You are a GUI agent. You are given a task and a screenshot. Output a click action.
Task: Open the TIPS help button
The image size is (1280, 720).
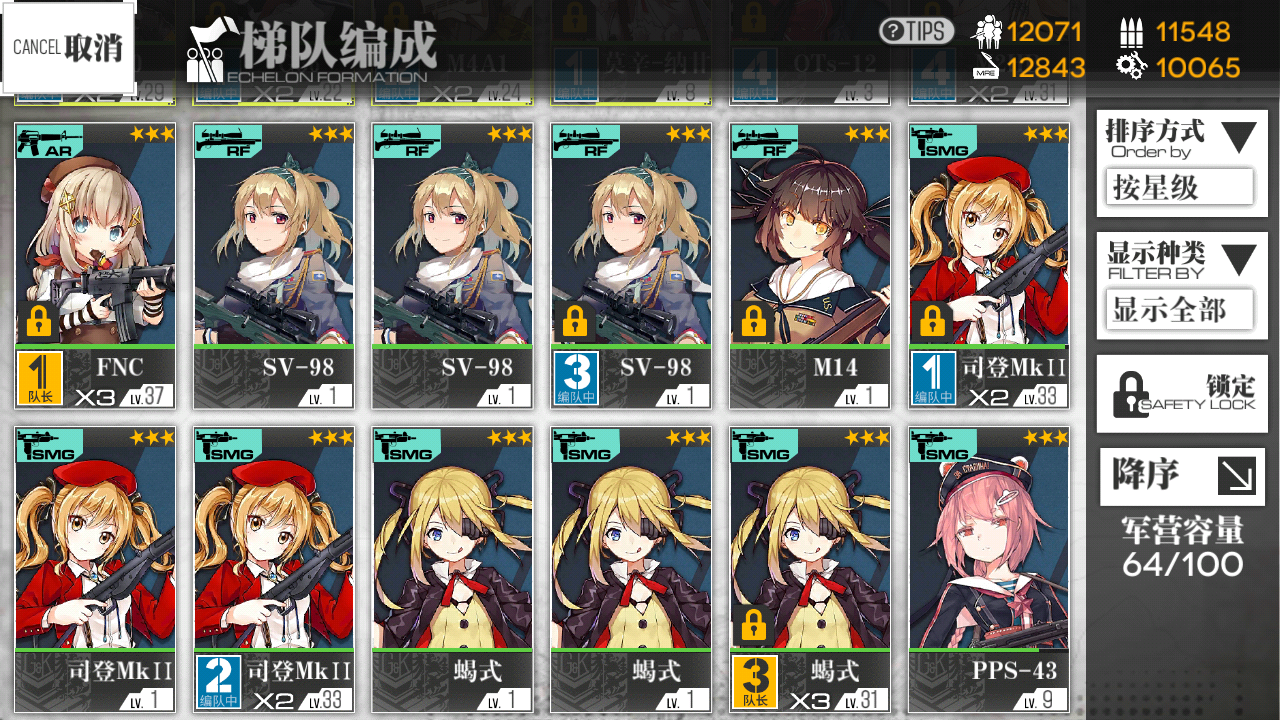click(x=916, y=31)
